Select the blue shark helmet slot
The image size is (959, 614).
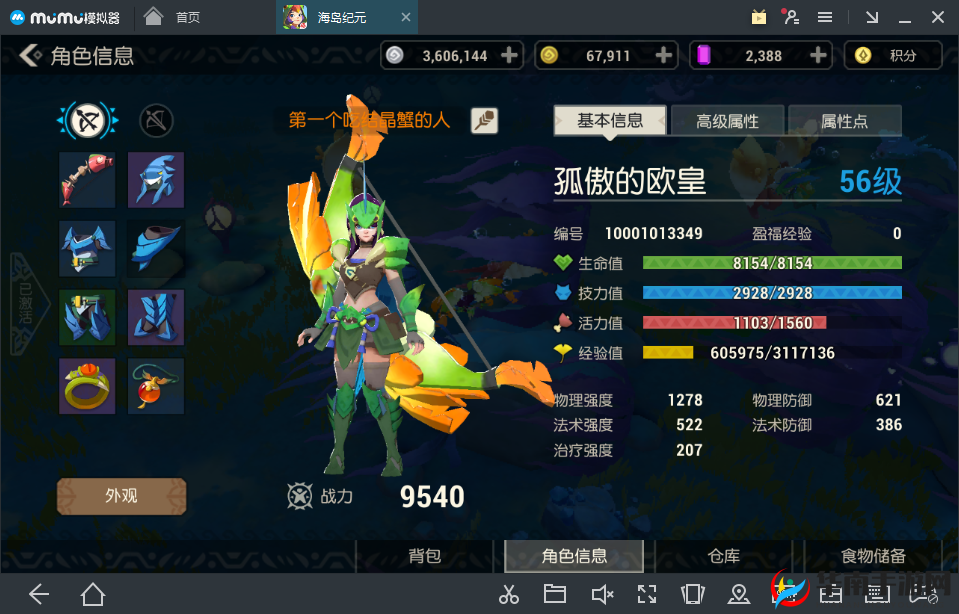pos(156,180)
